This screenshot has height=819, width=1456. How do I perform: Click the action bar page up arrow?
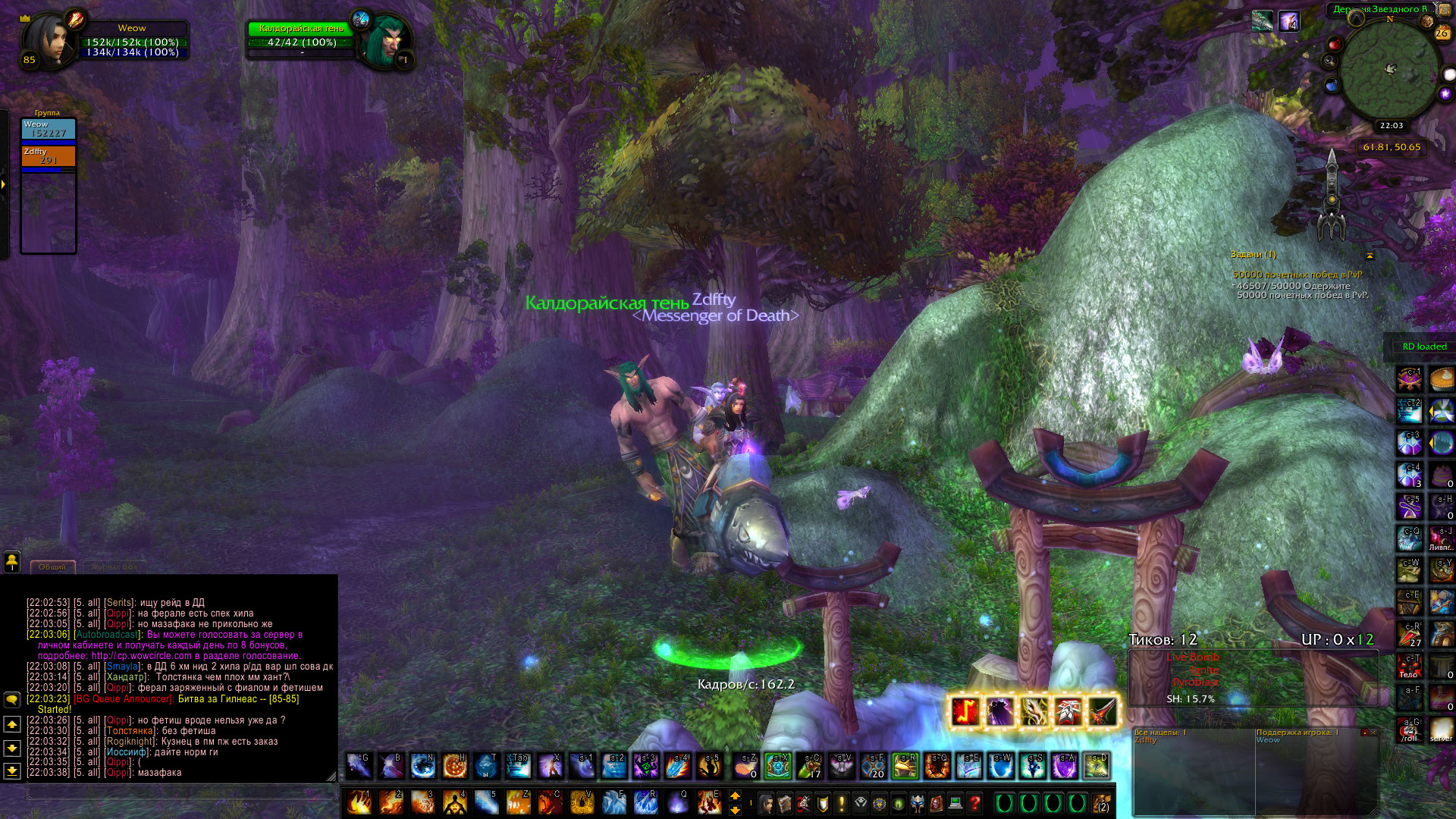pos(735,795)
